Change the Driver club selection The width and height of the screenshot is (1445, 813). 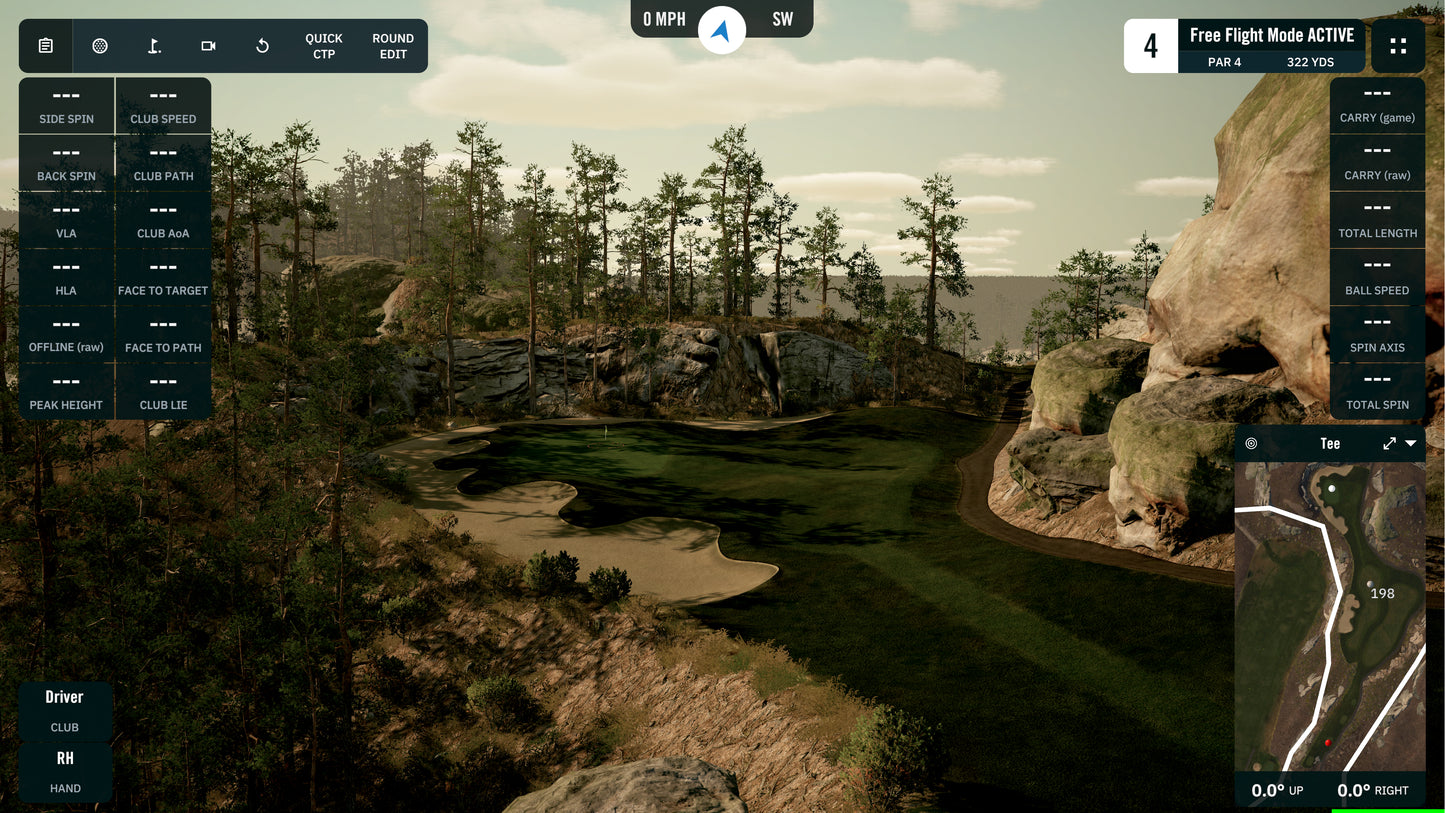[65, 710]
